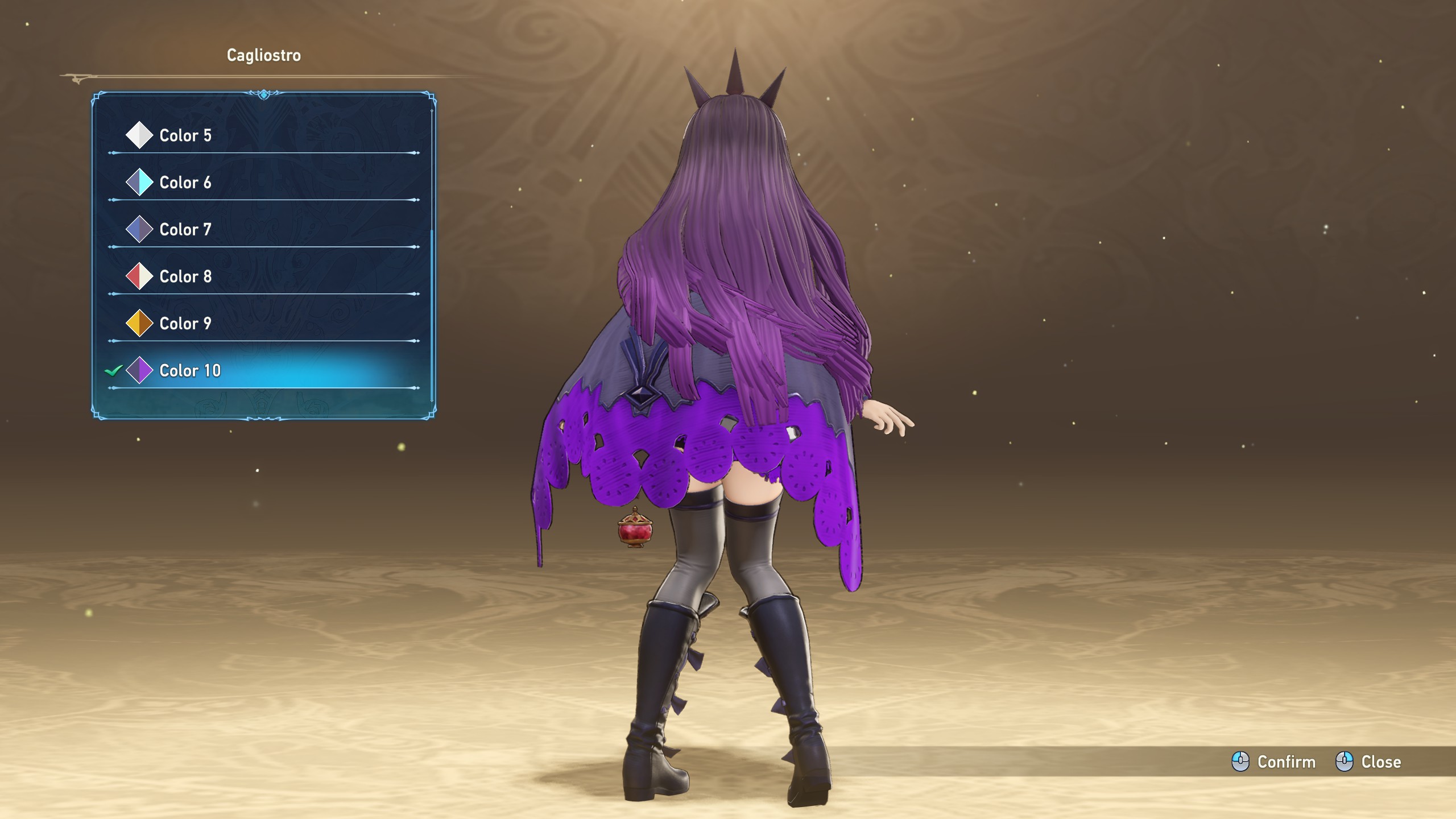Apply the Color 8 red palette
1456x819 pixels.
coord(185,277)
